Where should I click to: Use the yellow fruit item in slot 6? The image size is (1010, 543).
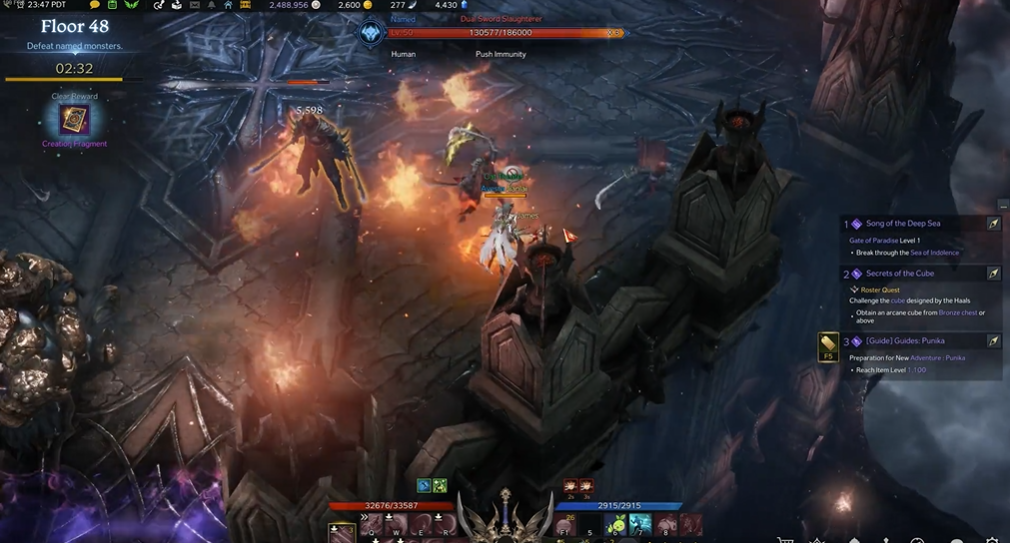[x=617, y=525]
